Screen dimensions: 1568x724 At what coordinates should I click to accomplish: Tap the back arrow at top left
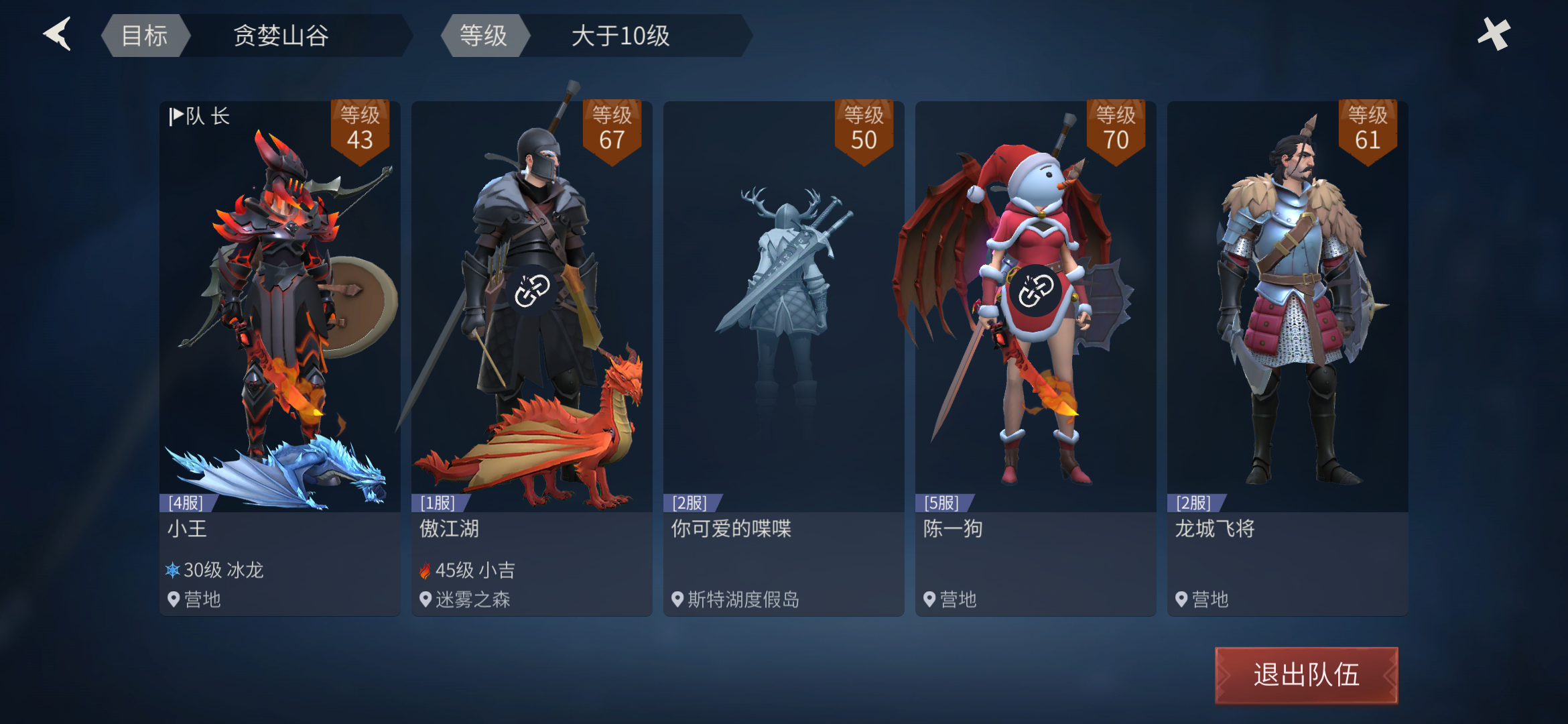[57, 34]
